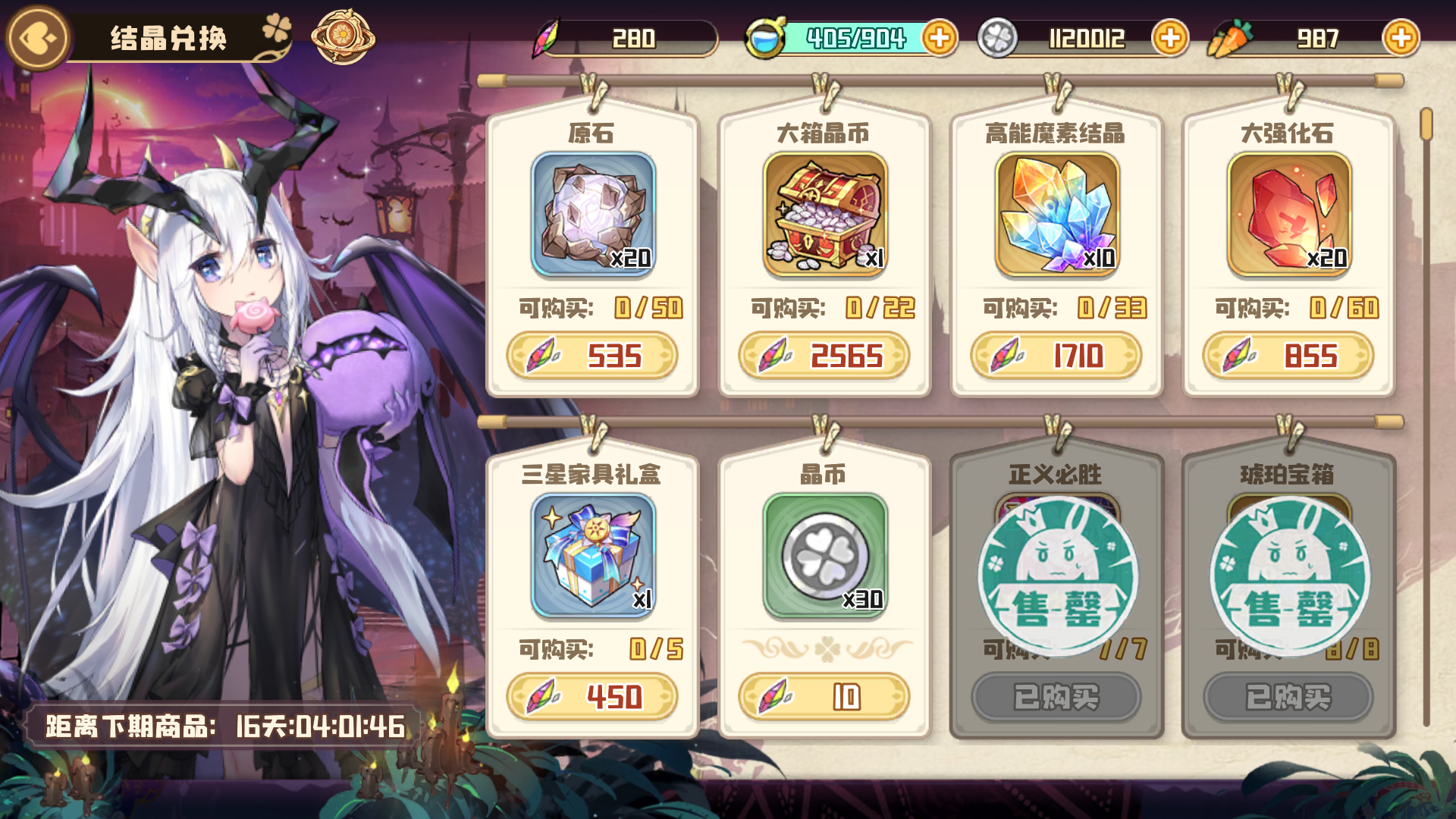
Task: Select the 高能魔素结晶 crystal icon
Action: 1056,216
